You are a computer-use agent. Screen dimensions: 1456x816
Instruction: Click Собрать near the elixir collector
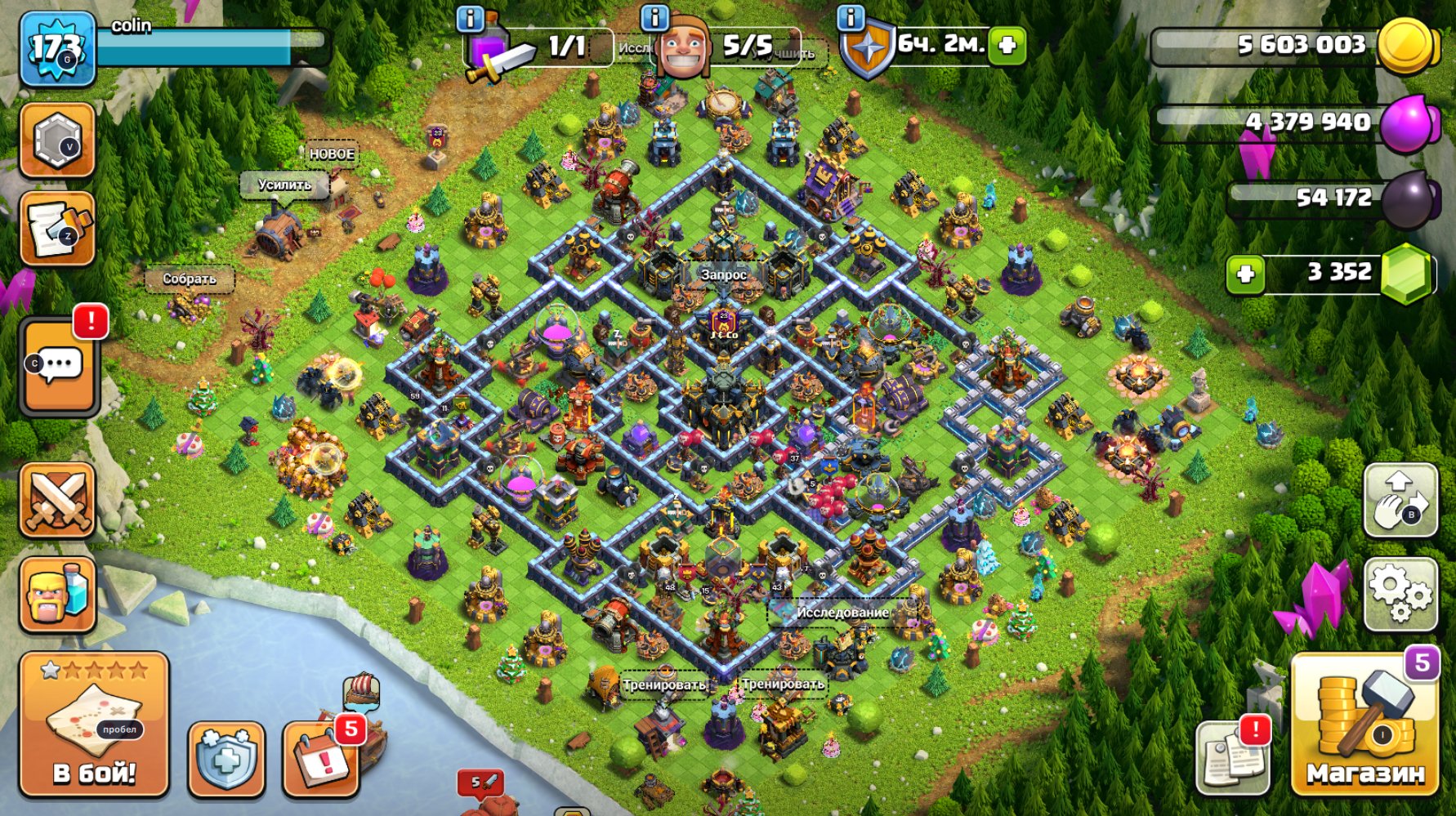190,279
